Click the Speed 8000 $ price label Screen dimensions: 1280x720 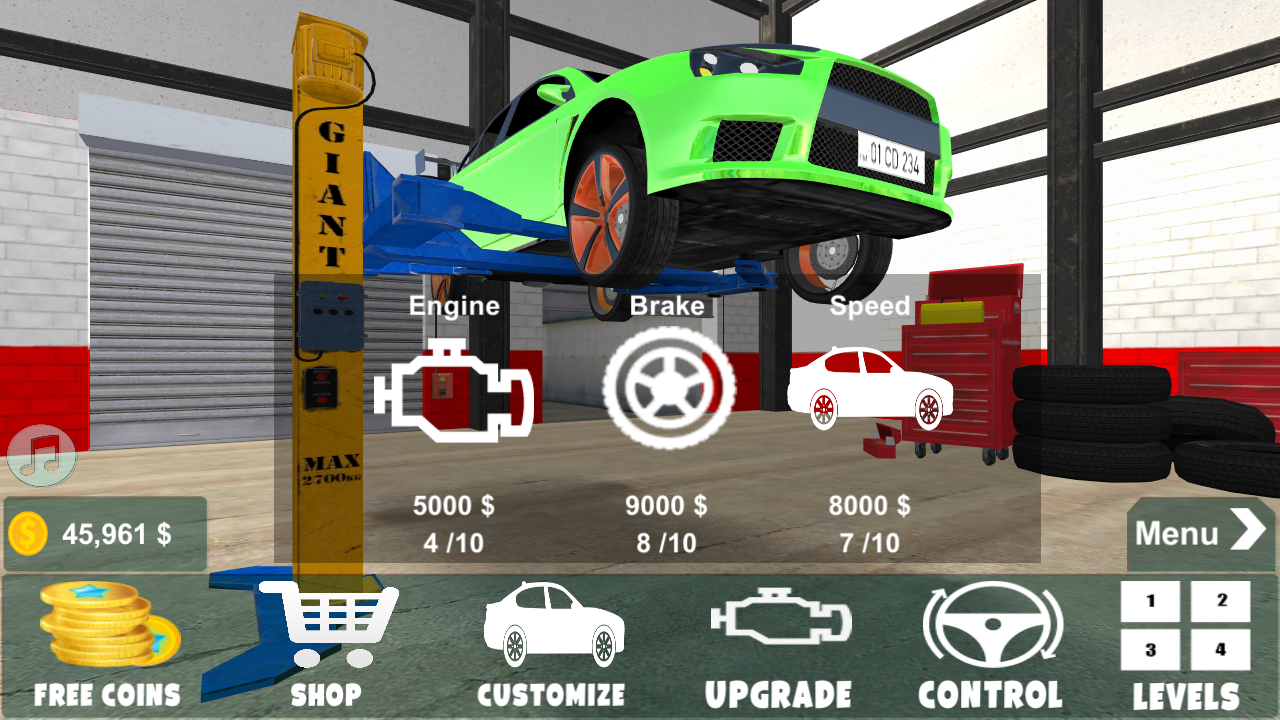[x=870, y=507]
